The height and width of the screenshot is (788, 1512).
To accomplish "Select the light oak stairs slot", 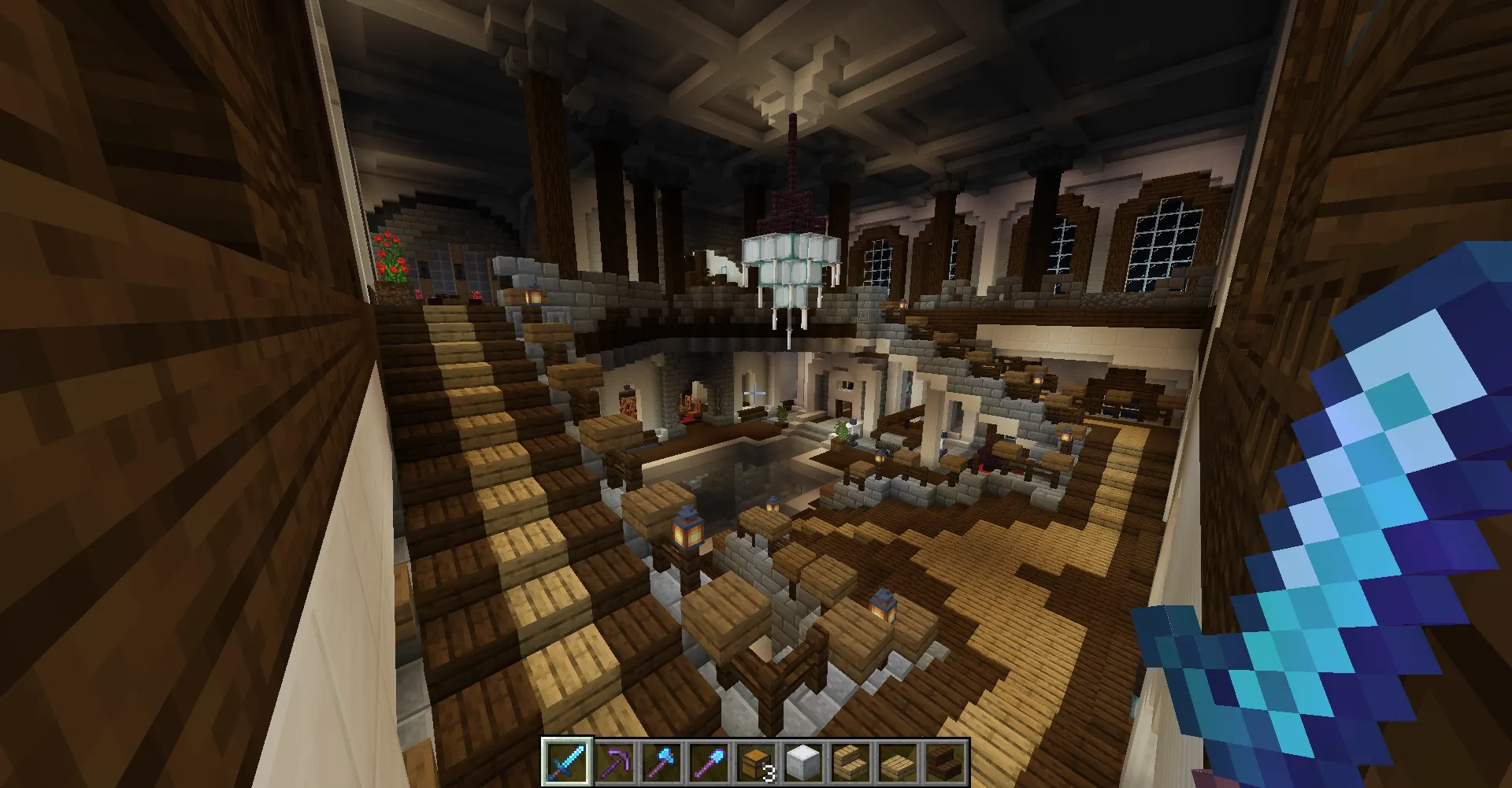I will pos(850,762).
